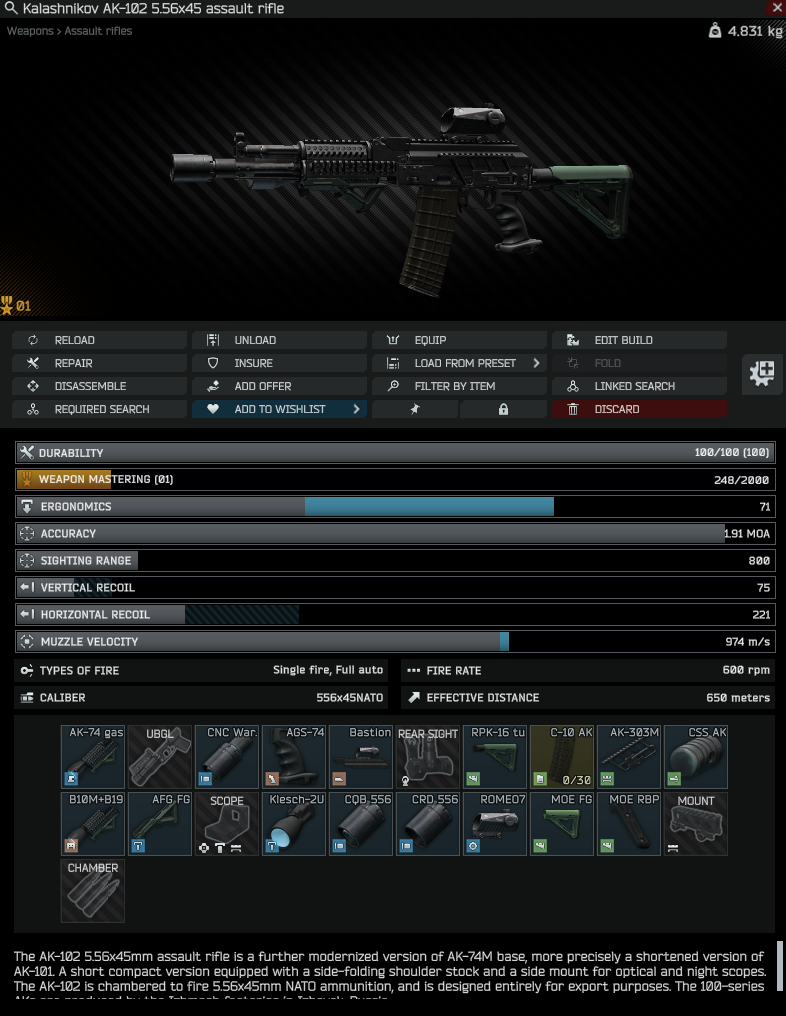Click the pin button

414,409
